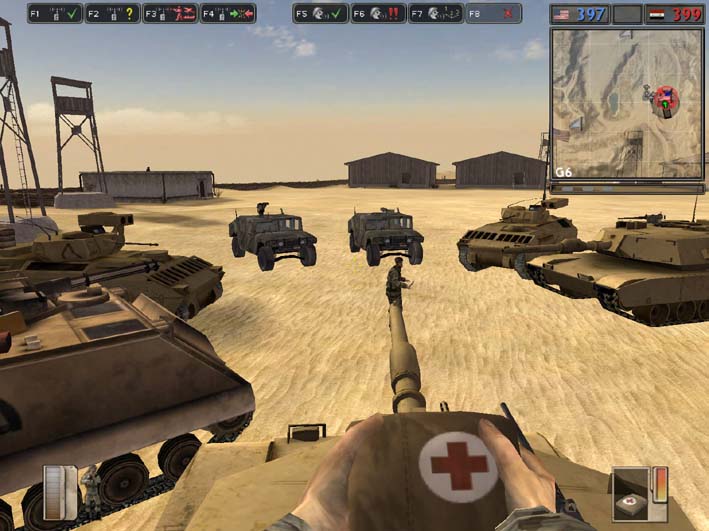The image size is (709, 531).
Task: Select the F2 yellow question mark command
Action: 111,14
